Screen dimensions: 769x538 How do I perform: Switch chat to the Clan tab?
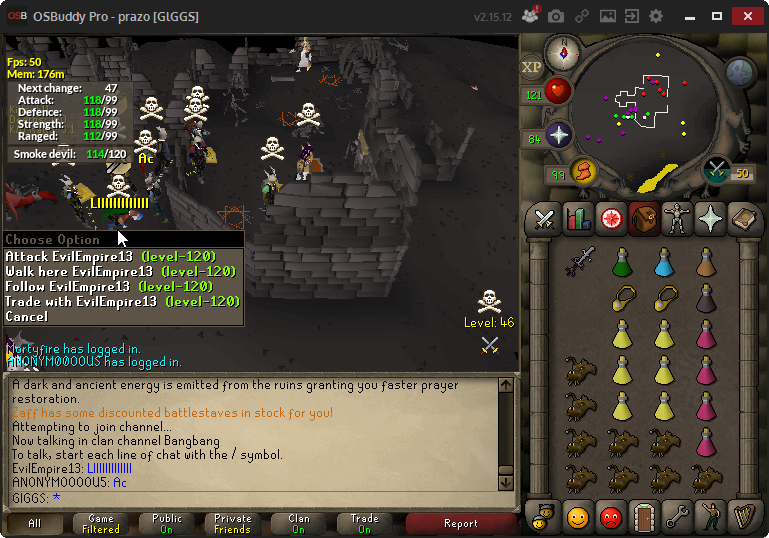pyautogui.click(x=299, y=523)
